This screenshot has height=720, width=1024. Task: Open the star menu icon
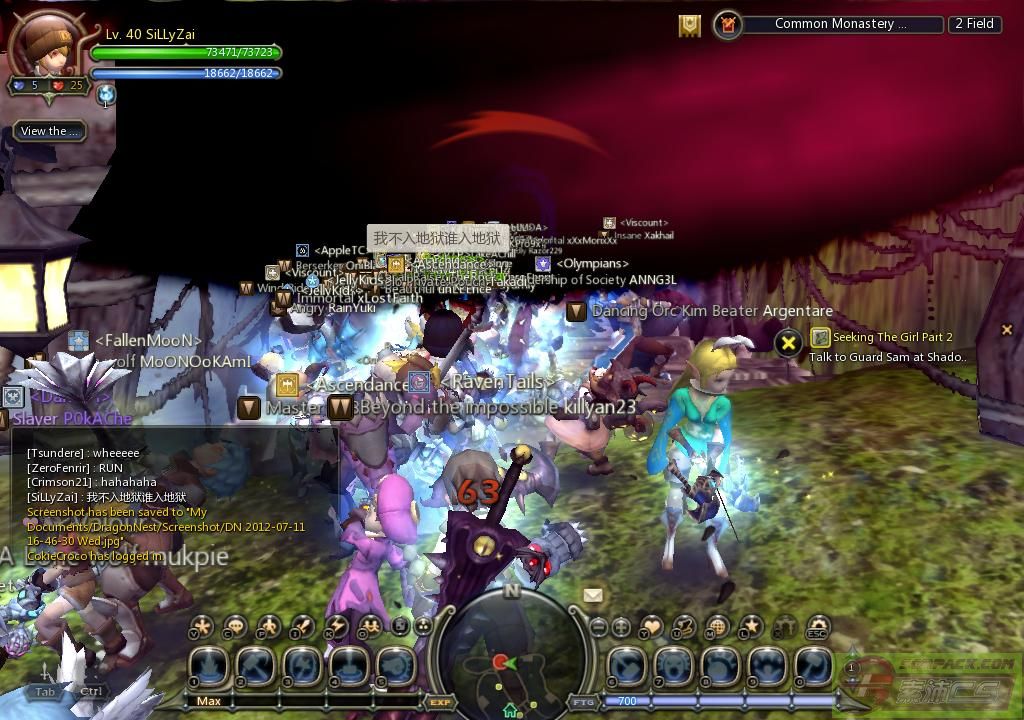pyautogui.click(x=750, y=627)
